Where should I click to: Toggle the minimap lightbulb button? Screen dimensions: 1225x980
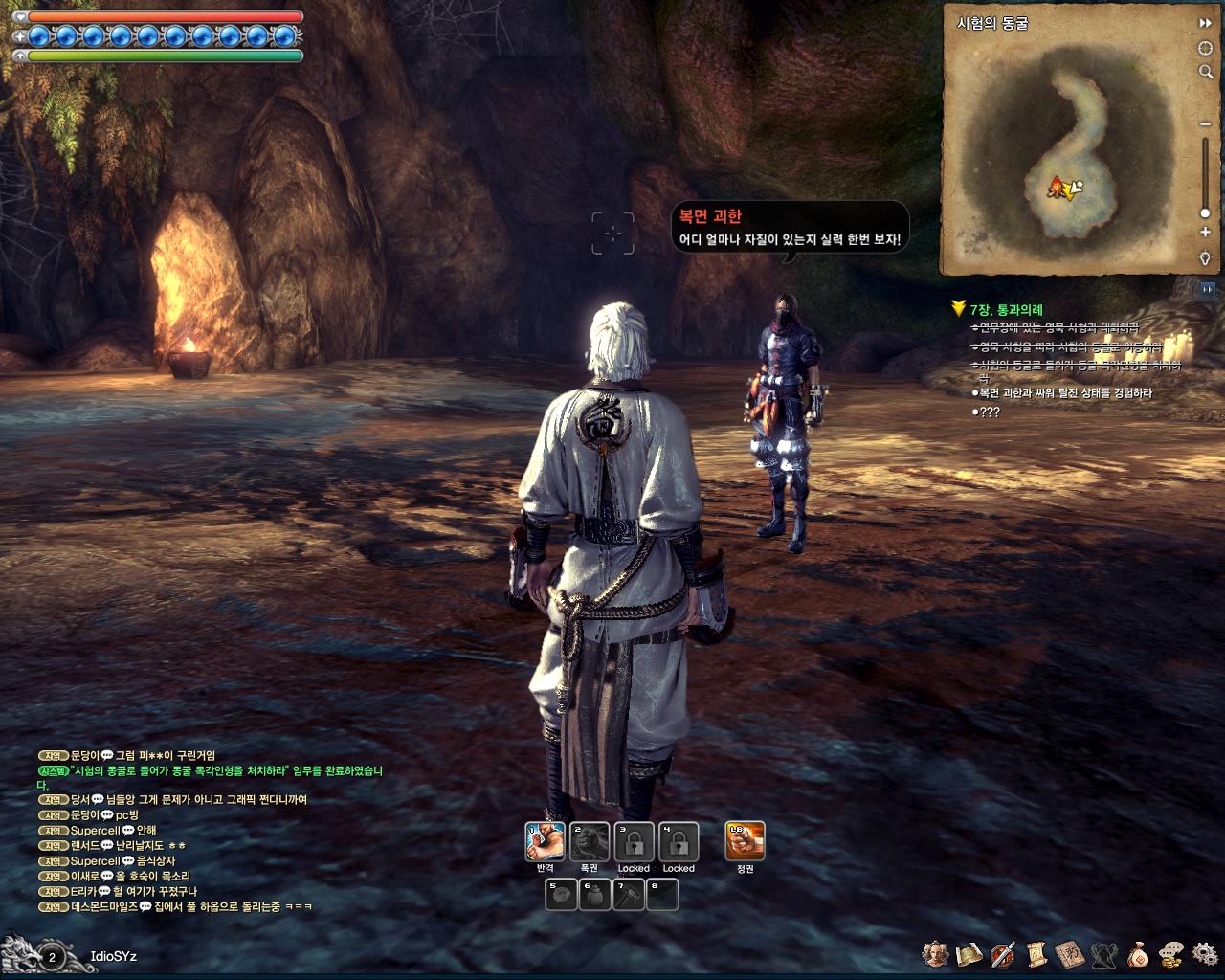pyautogui.click(x=1205, y=258)
